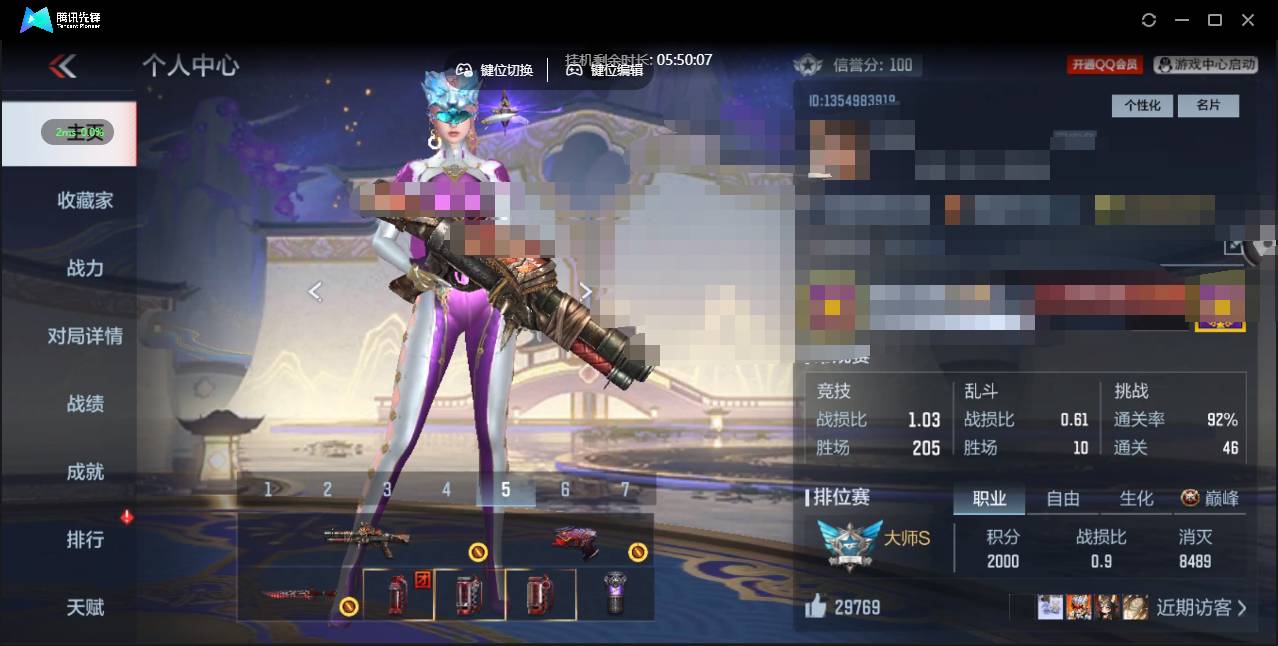View 对局详情 match details

[85, 336]
